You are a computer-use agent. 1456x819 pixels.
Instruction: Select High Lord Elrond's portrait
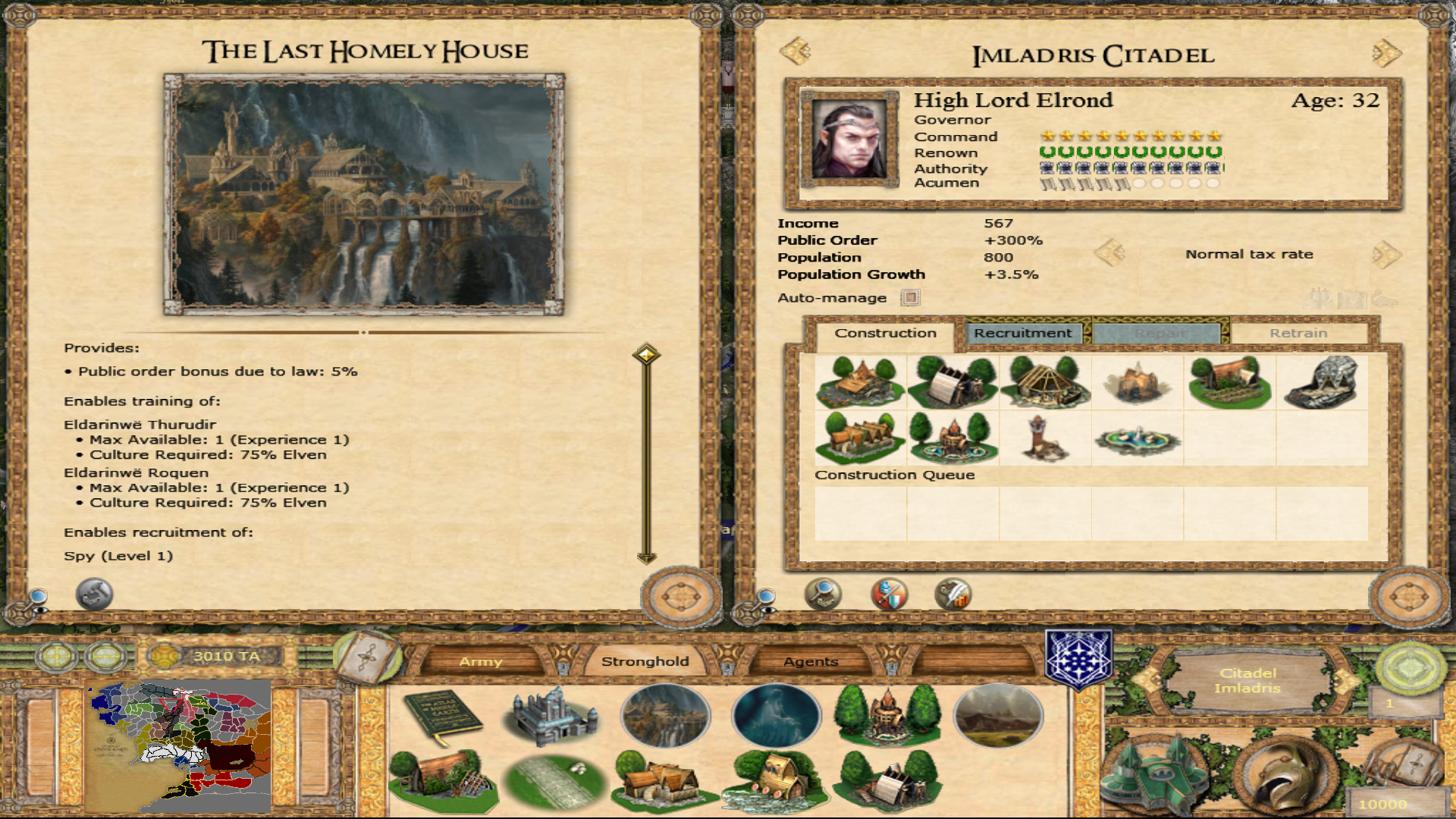(849, 140)
